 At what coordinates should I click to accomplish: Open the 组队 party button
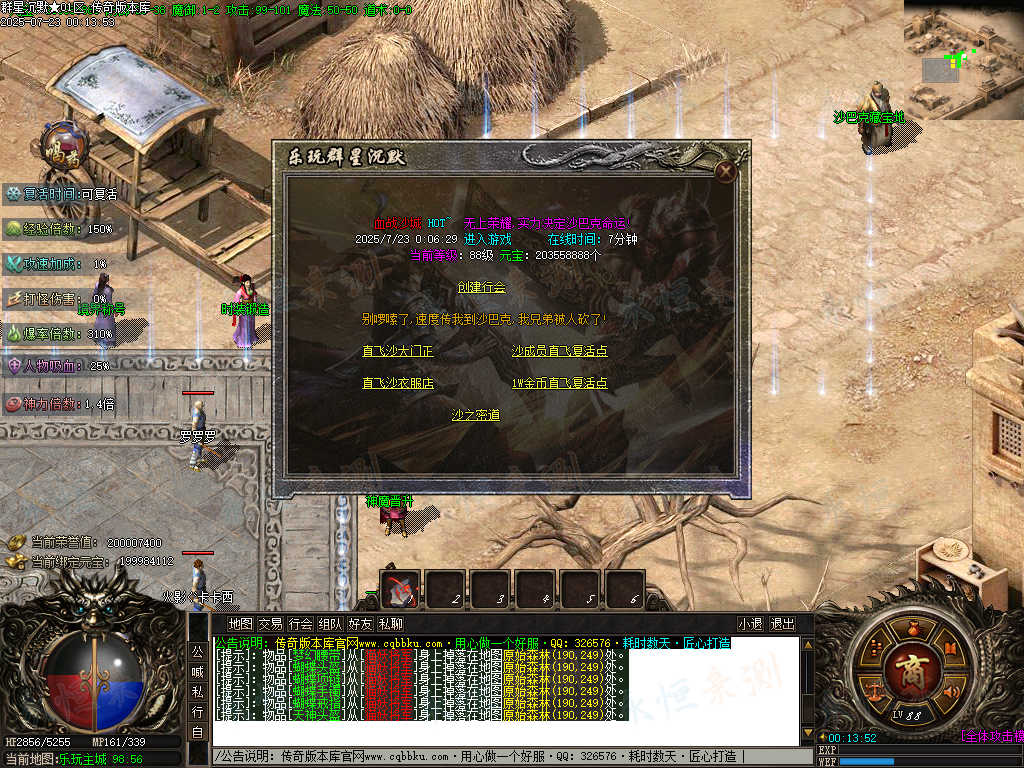pyautogui.click(x=330, y=624)
